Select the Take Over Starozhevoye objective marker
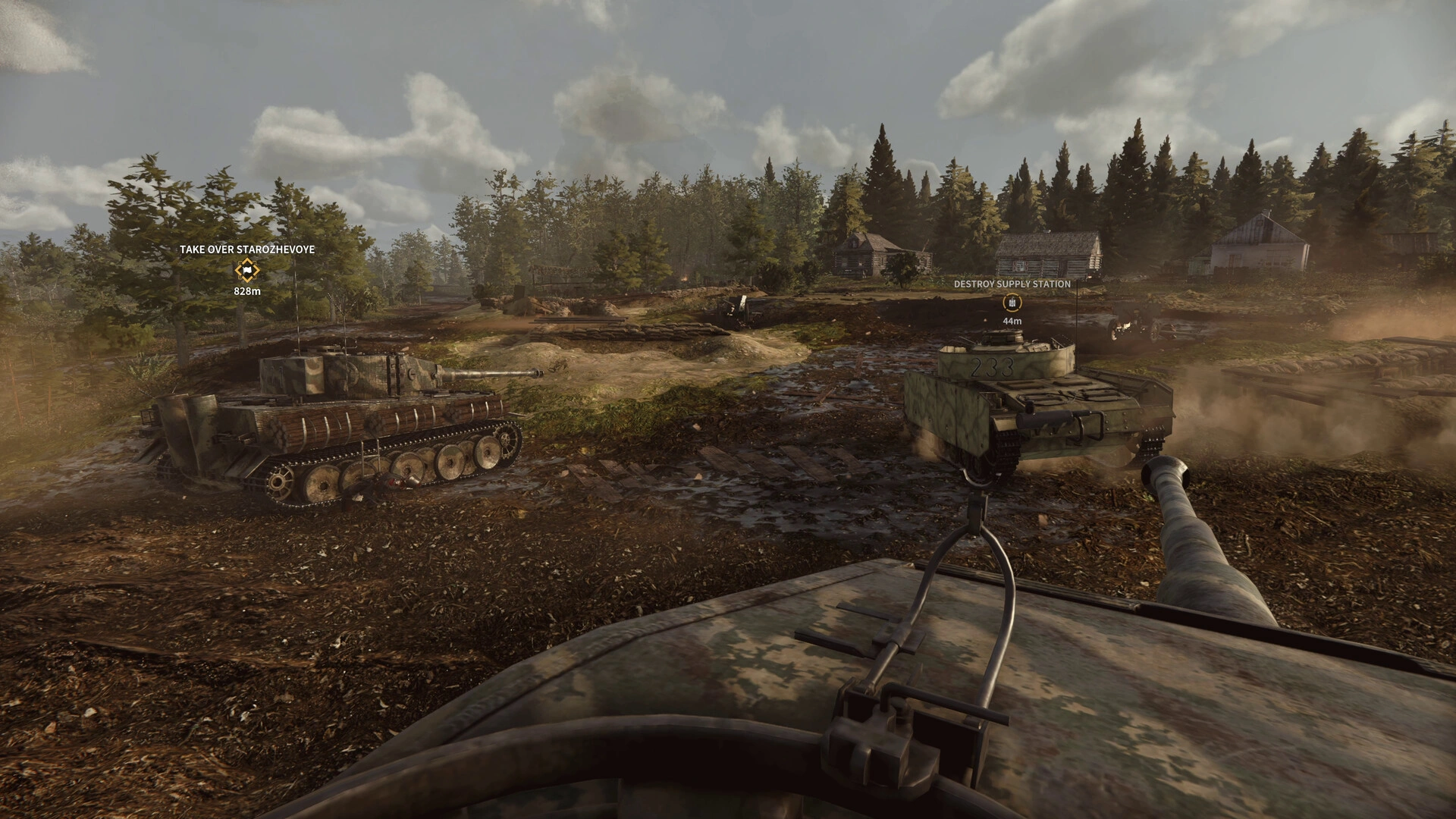The image size is (1456, 819). 246,270
